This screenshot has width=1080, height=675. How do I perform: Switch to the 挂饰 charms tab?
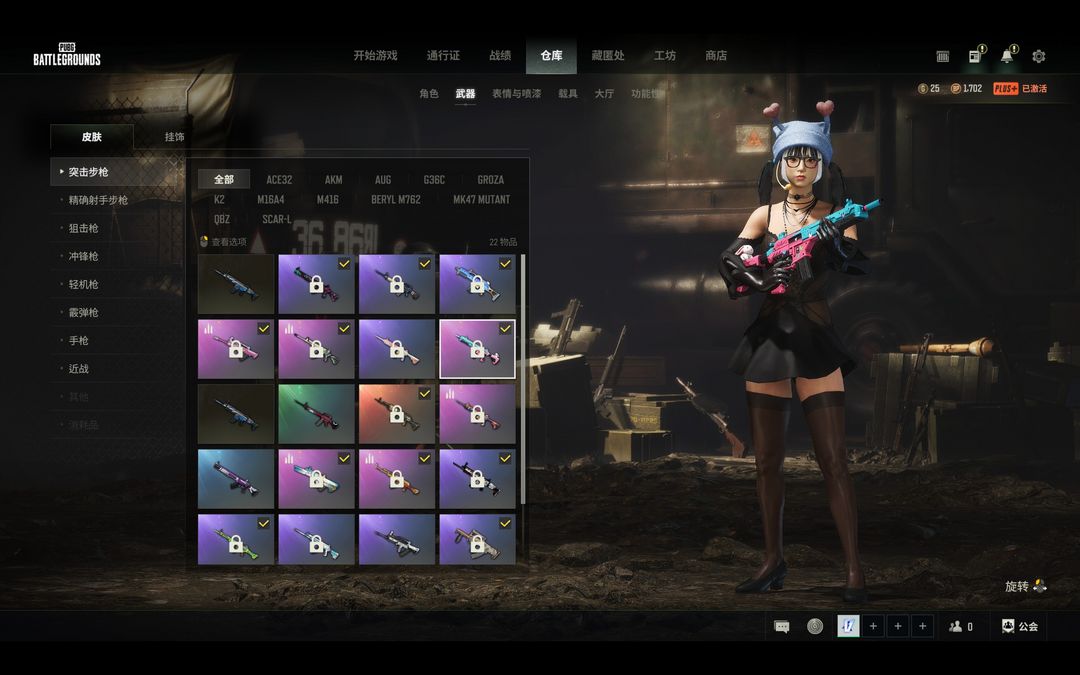point(174,137)
